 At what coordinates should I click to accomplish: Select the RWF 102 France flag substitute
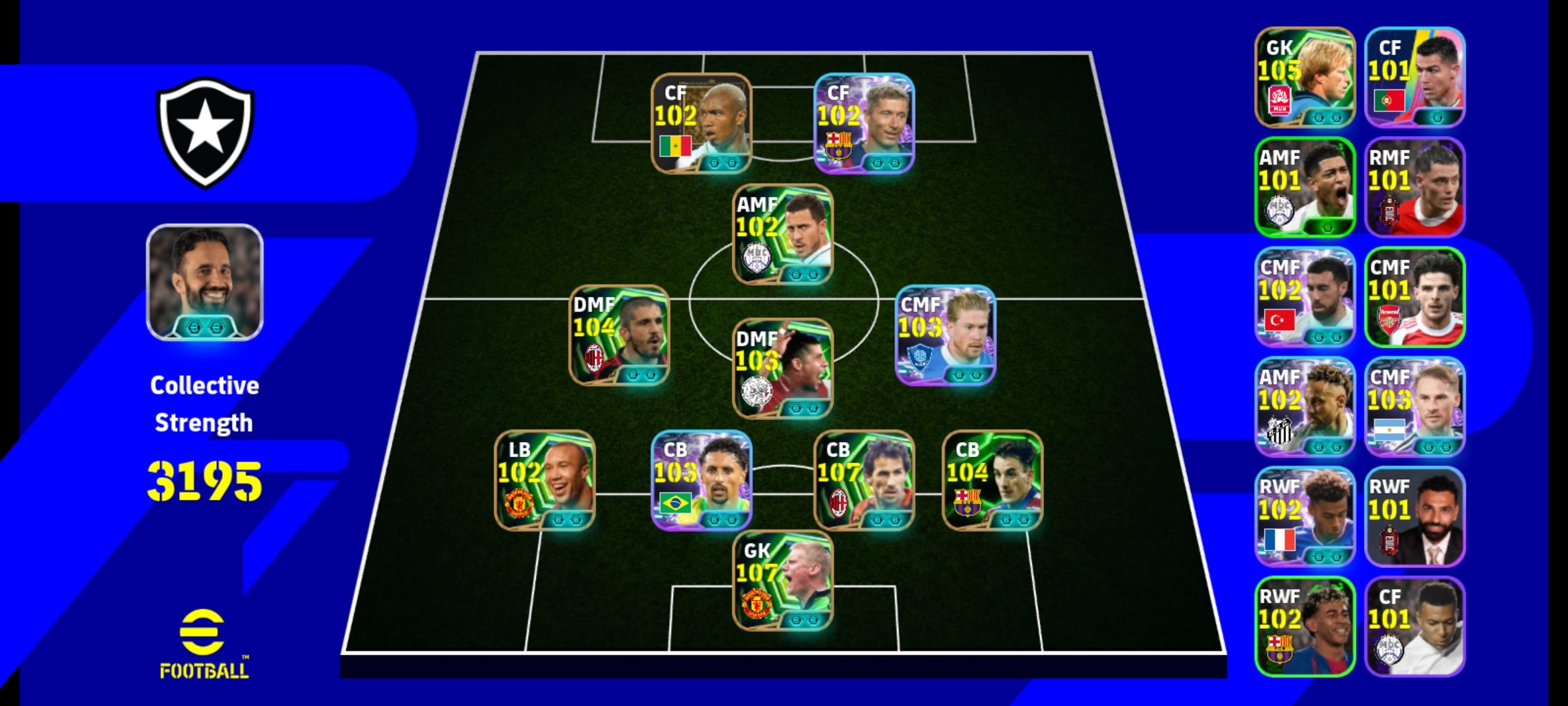click(x=1305, y=516)
